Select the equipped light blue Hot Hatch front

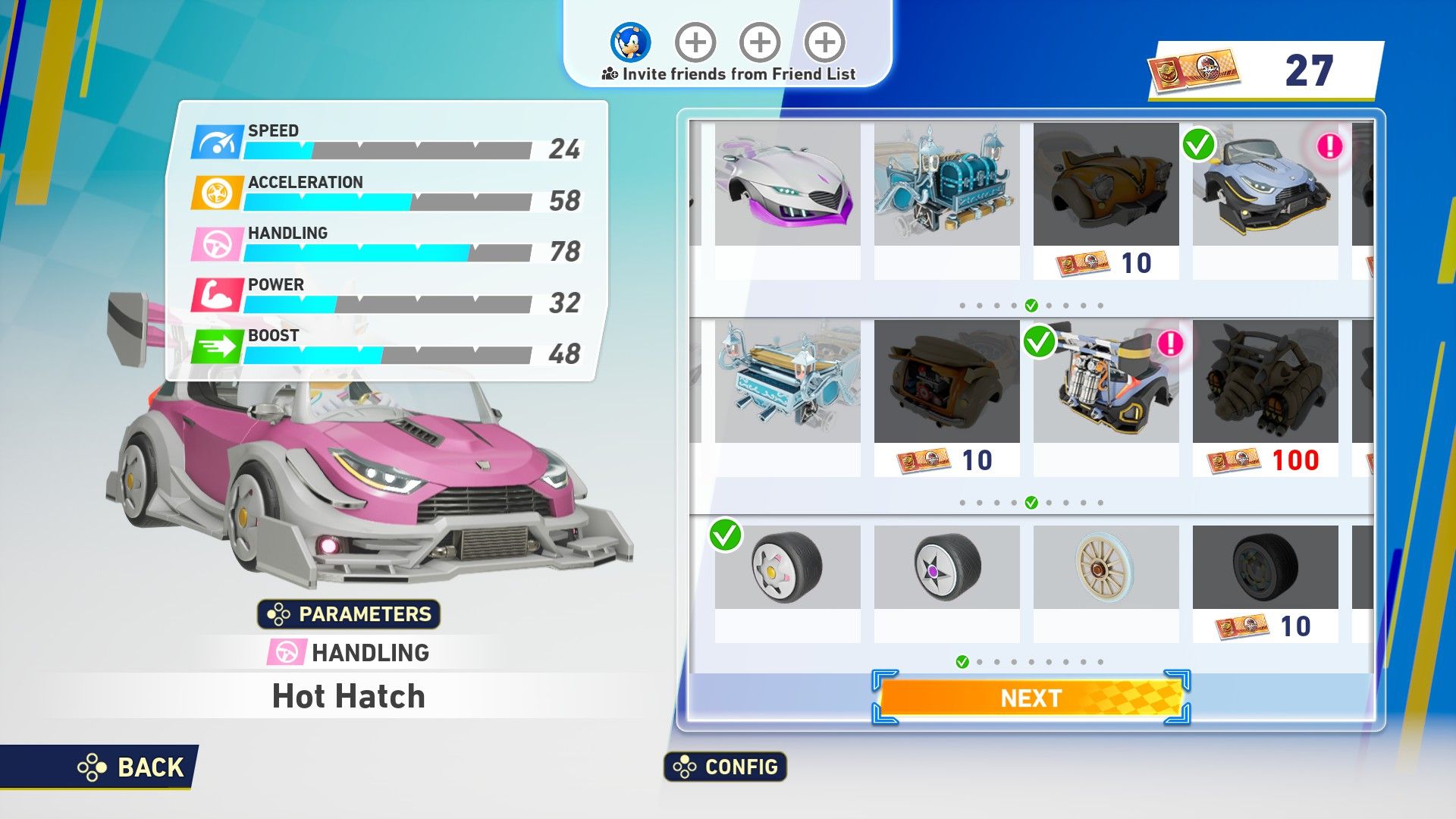pyautogui.click(x=1265, y=186)
